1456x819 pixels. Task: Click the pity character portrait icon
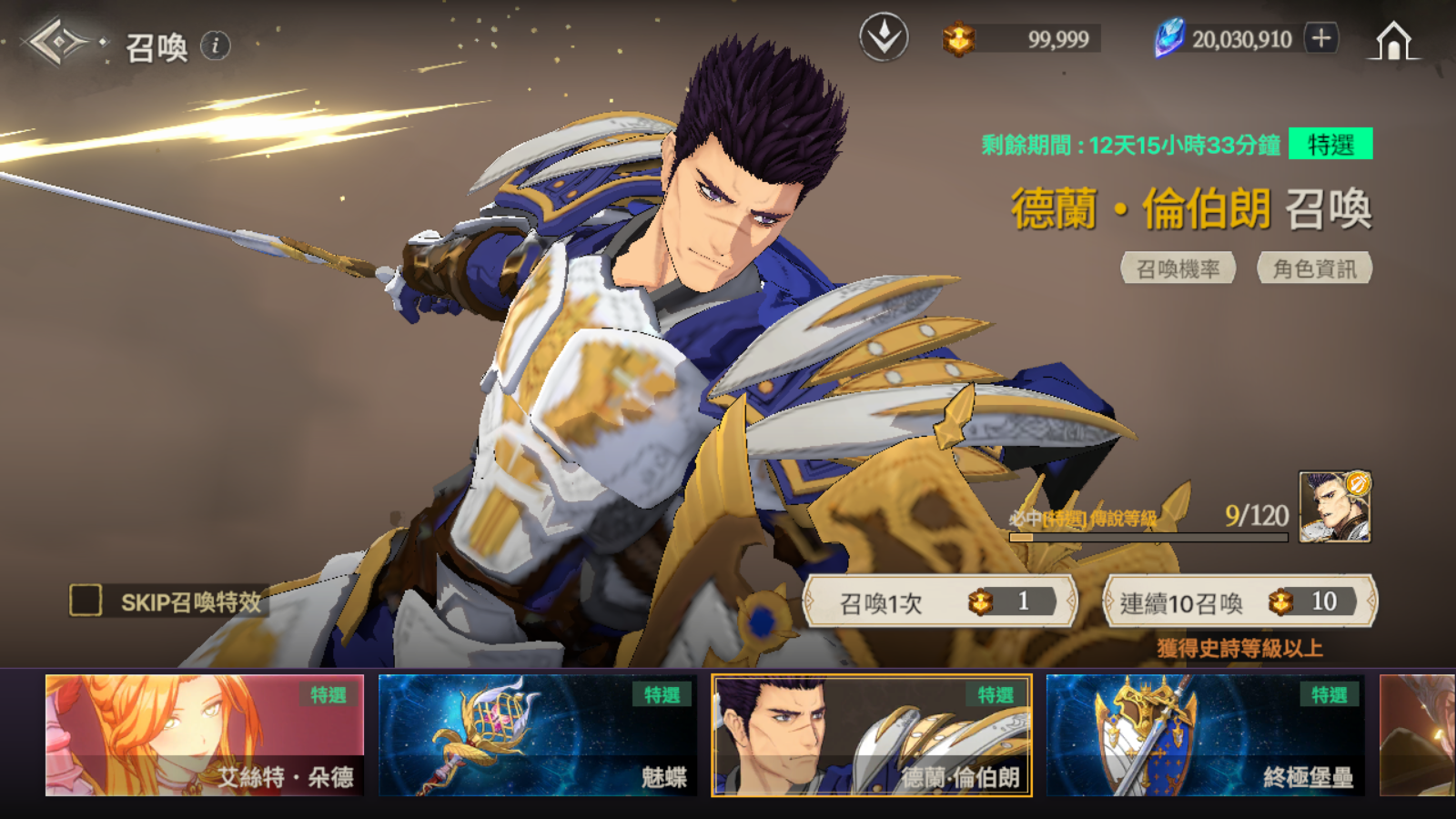[1334, 507]
